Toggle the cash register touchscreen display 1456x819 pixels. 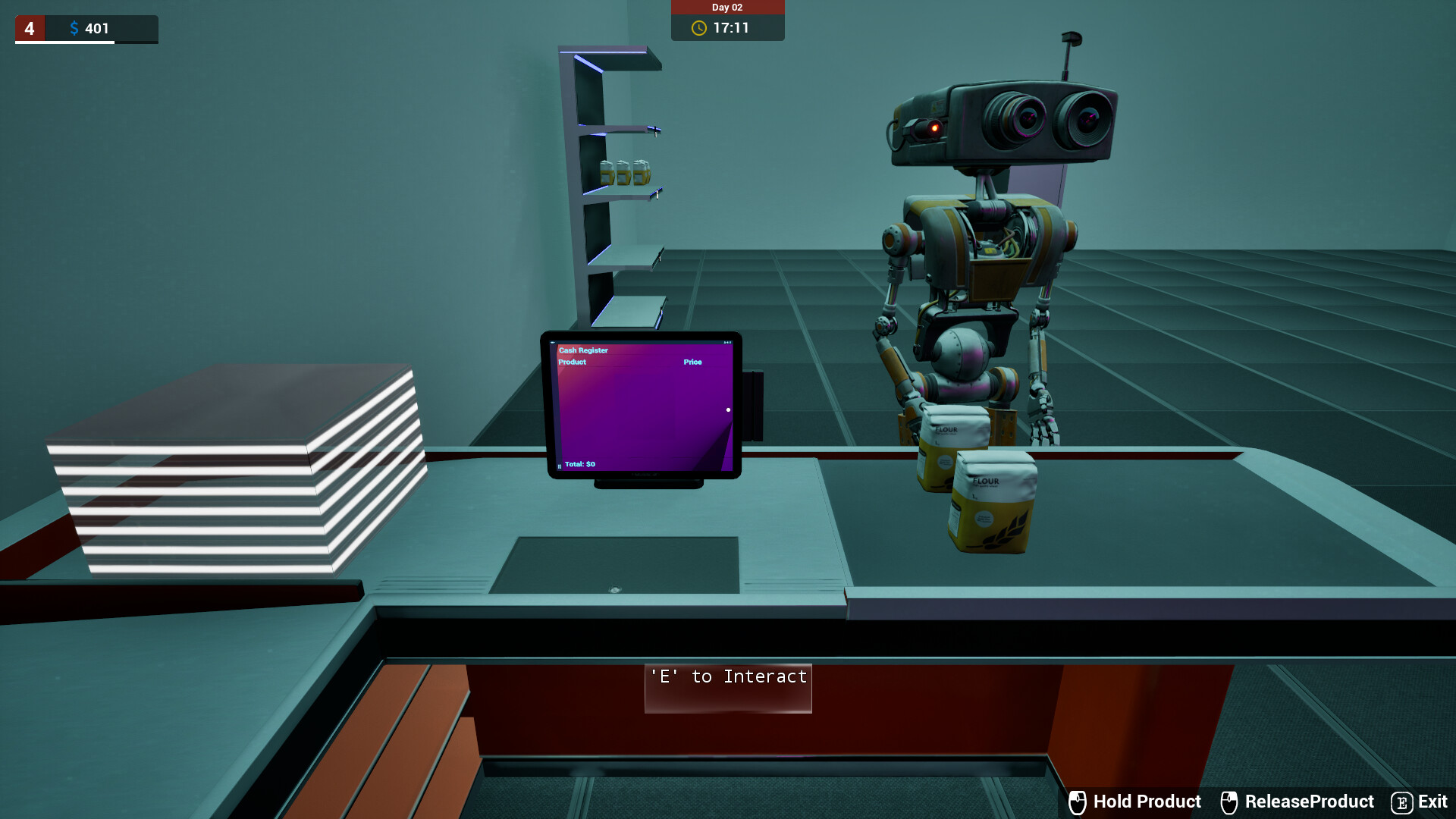[x=643, y=407]
